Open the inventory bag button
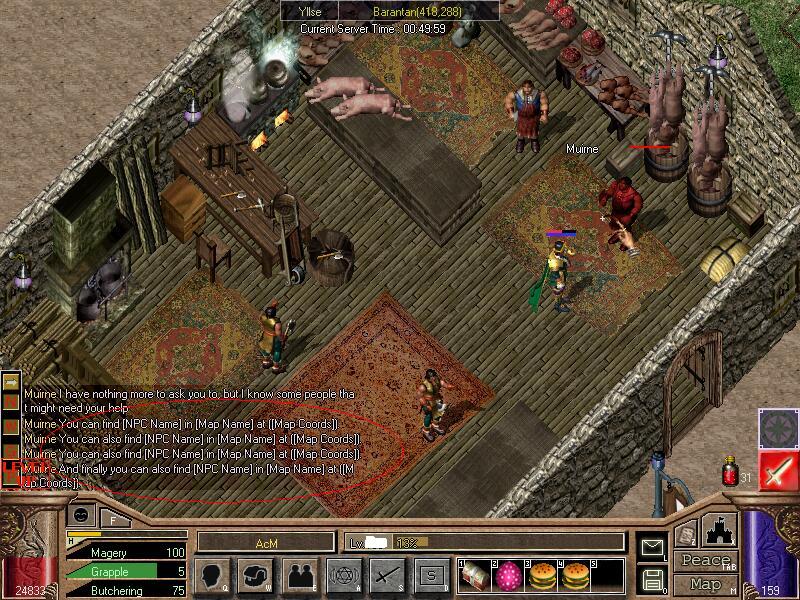Image resolution: width=800 pixels, height=600 pixels. click(258, 574)
